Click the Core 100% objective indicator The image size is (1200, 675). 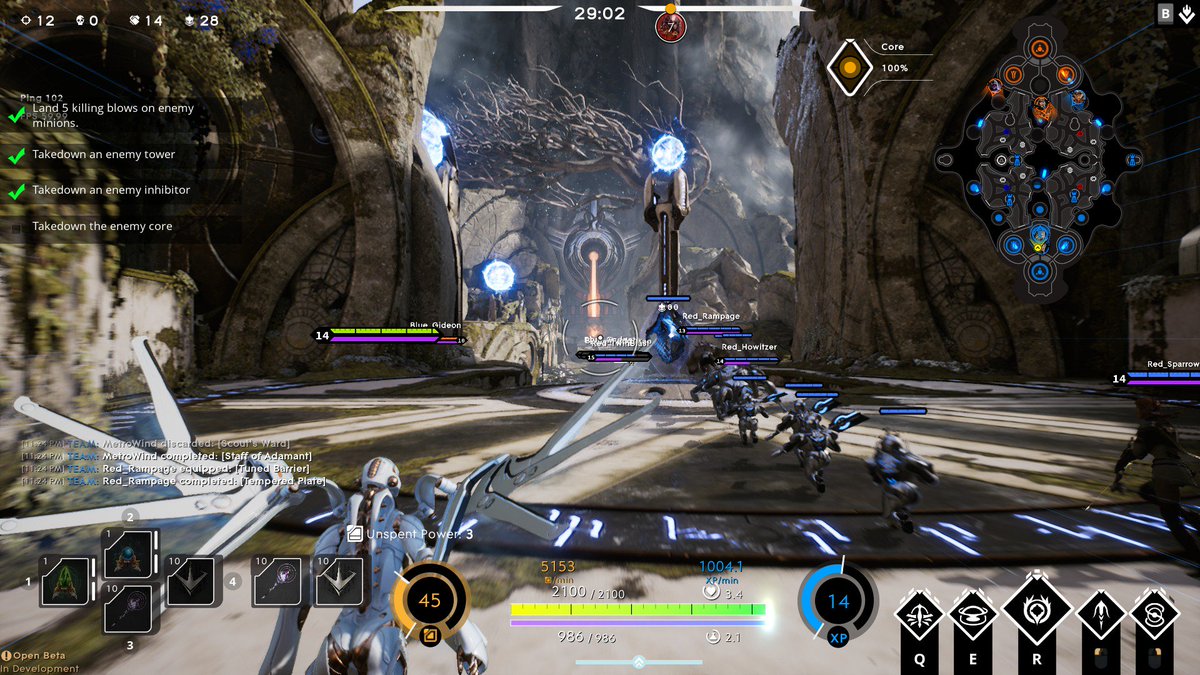[x=850, y=67]
